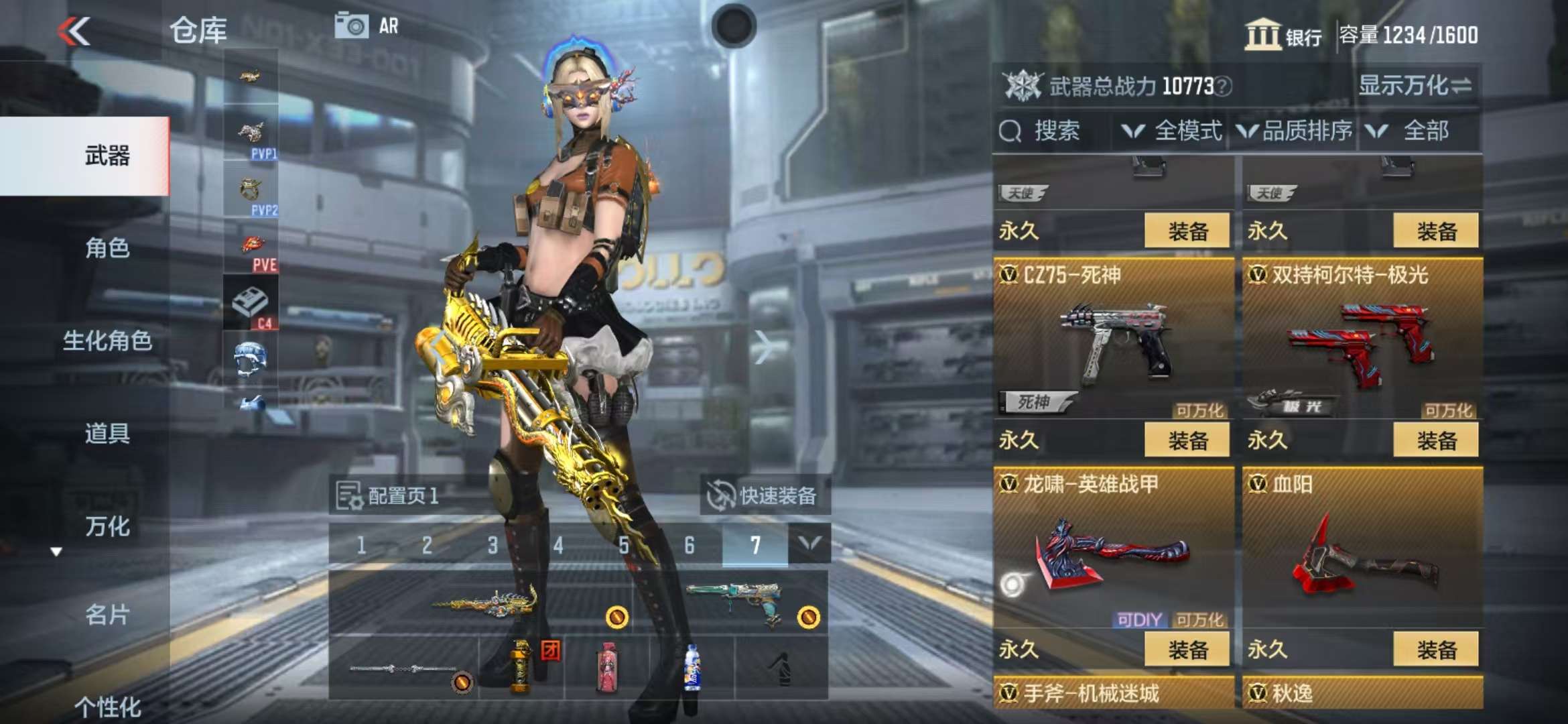Viewport: 1568px width, 724px height.
Task: Open the 银行 bank
Action: tap(1283, 35)
